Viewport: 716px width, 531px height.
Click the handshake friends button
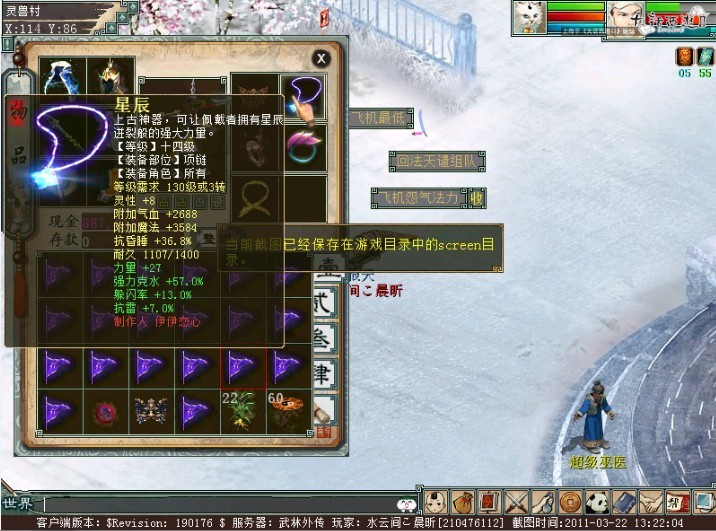coord(651,502)
